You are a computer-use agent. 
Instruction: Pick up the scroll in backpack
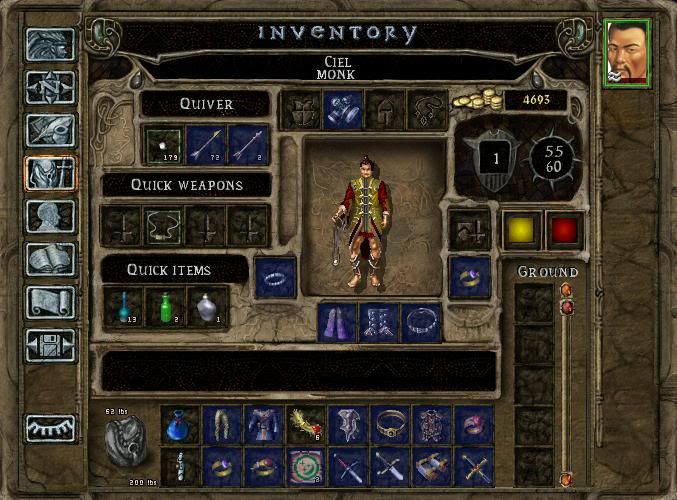pos(432,466)
